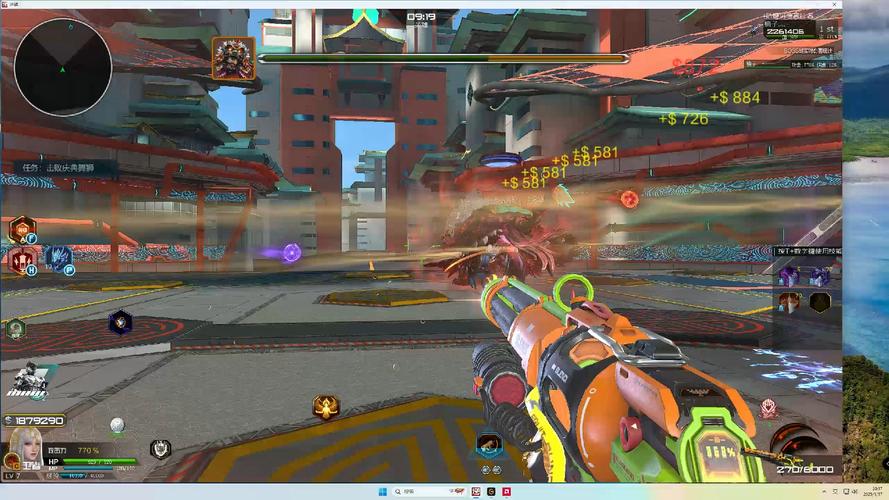Click the golden winged emblem icon
Viewport: 889px width, 500px height.
point(326,406)
